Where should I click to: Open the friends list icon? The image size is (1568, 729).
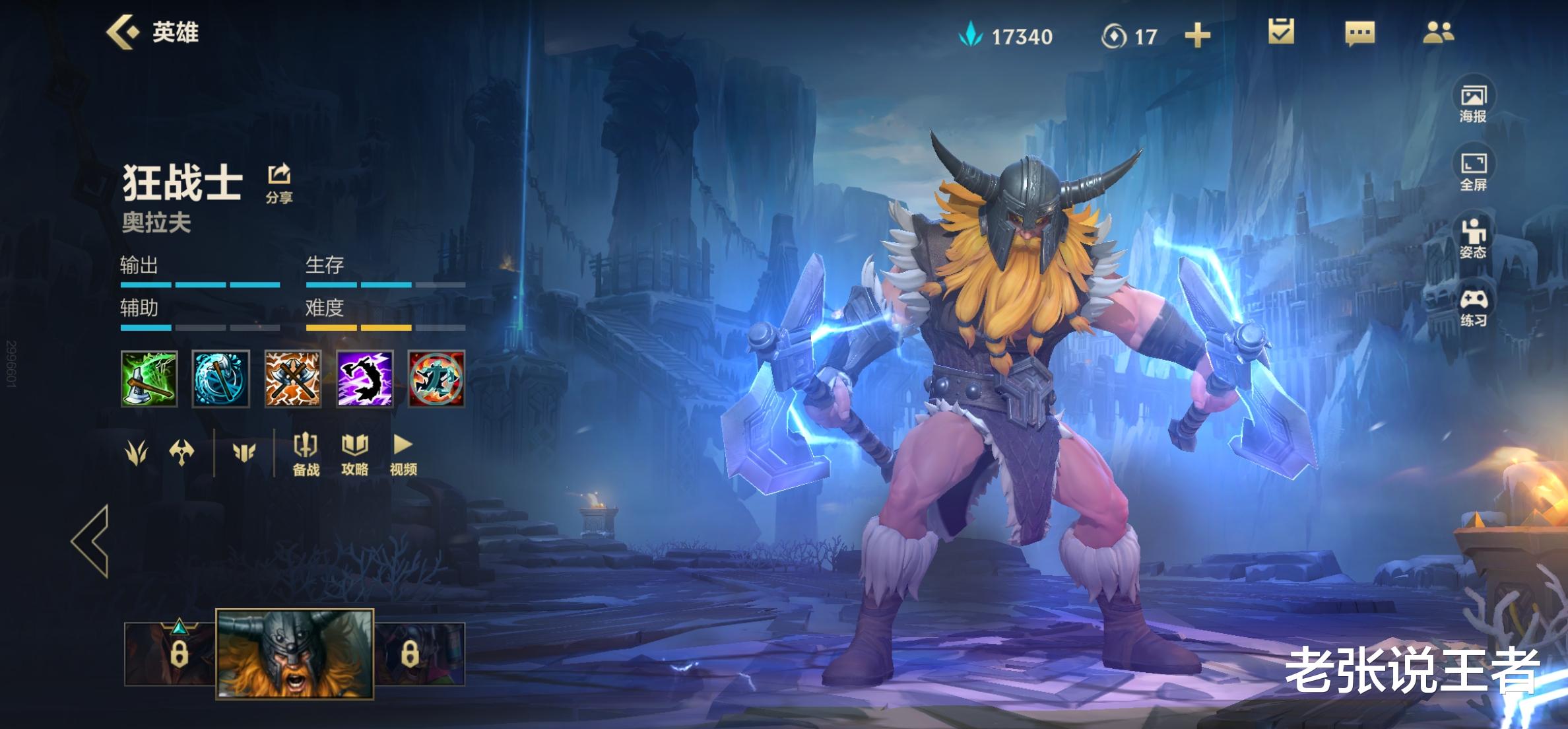[x=1438, y=32]
